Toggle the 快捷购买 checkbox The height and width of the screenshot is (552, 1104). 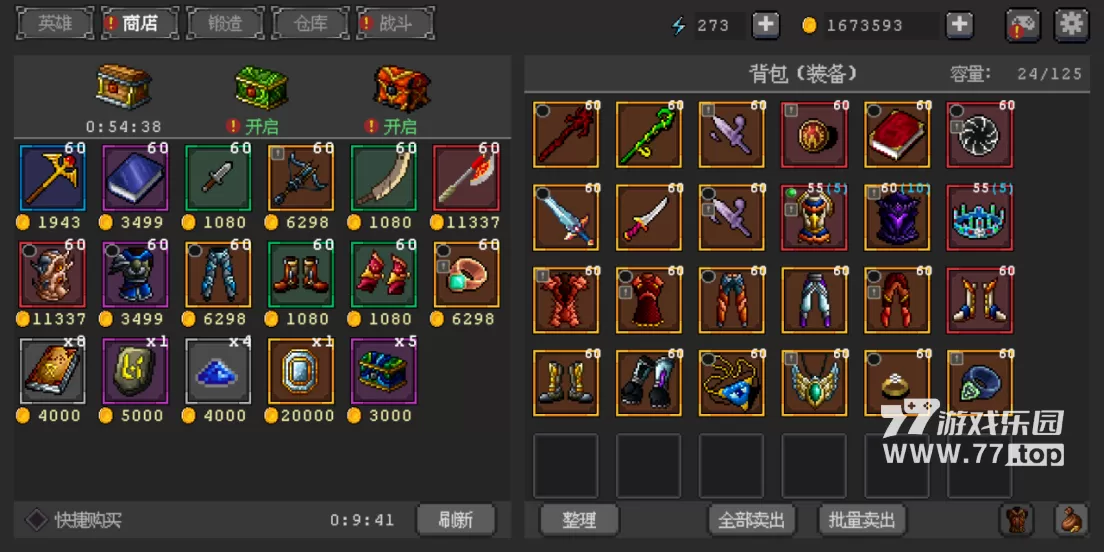(37, 520)
